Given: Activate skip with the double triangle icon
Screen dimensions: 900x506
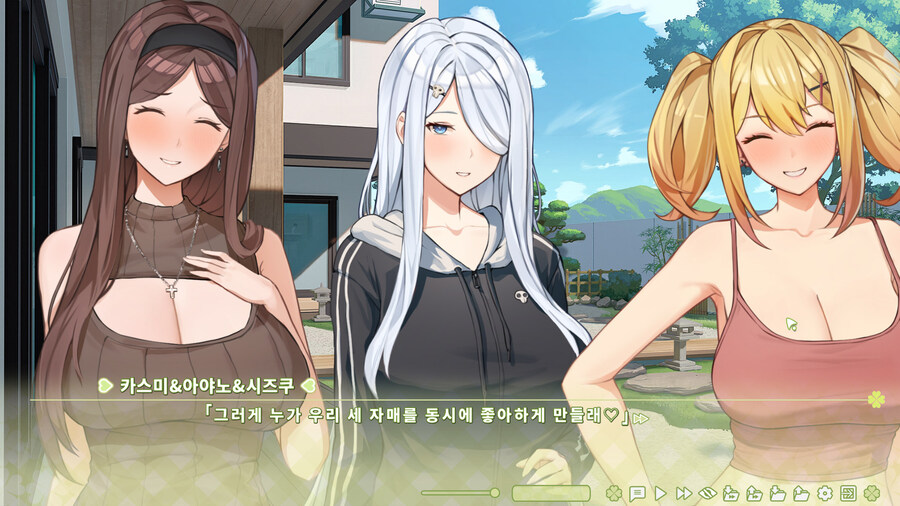Looking at the screenshot, I should 684,493.
